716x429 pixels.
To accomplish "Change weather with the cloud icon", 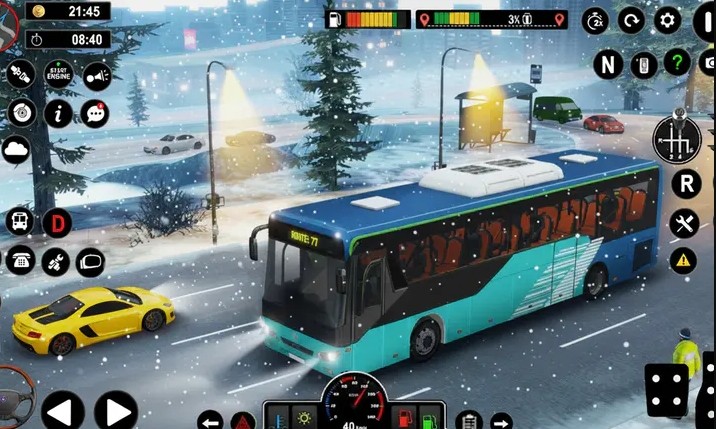I will [17, 150].
